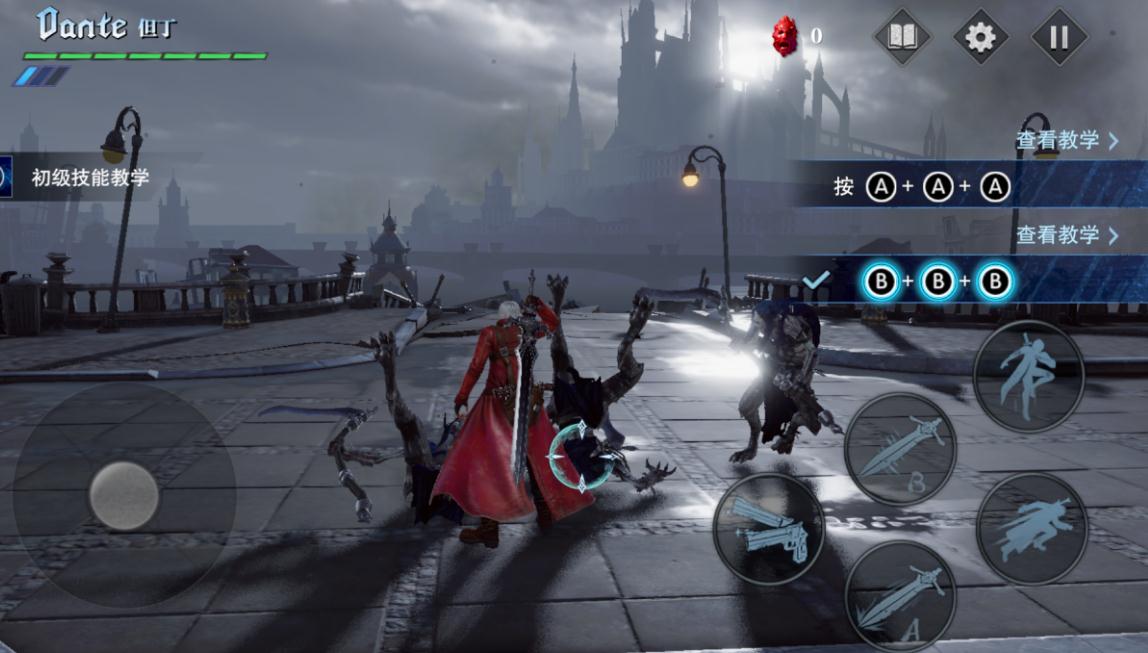Fire the dual pistols button
Viewport: 1148px width, 653px height.
tap(769, 529)
